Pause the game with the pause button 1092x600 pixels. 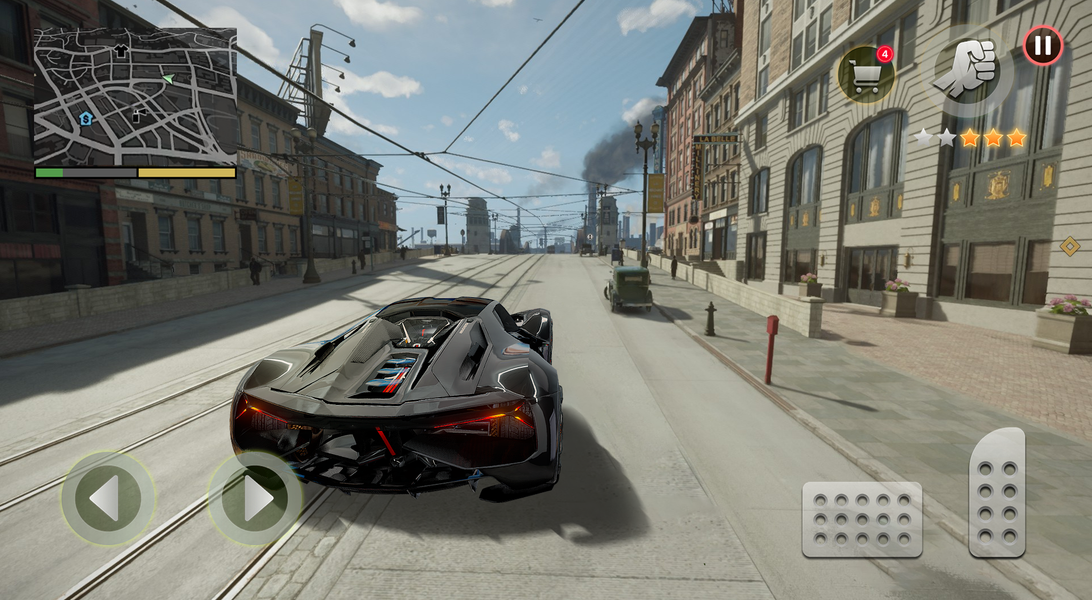click(x=1043, y=46)
